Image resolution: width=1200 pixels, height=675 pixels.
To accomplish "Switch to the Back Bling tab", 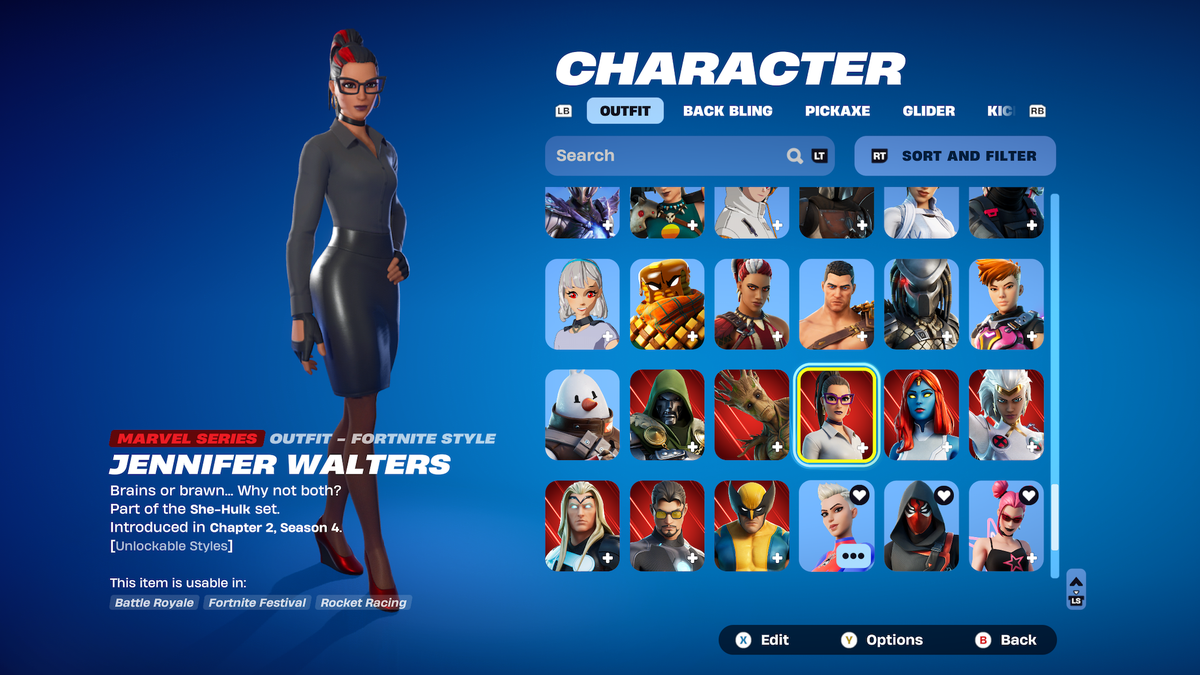I will [727, 111].
